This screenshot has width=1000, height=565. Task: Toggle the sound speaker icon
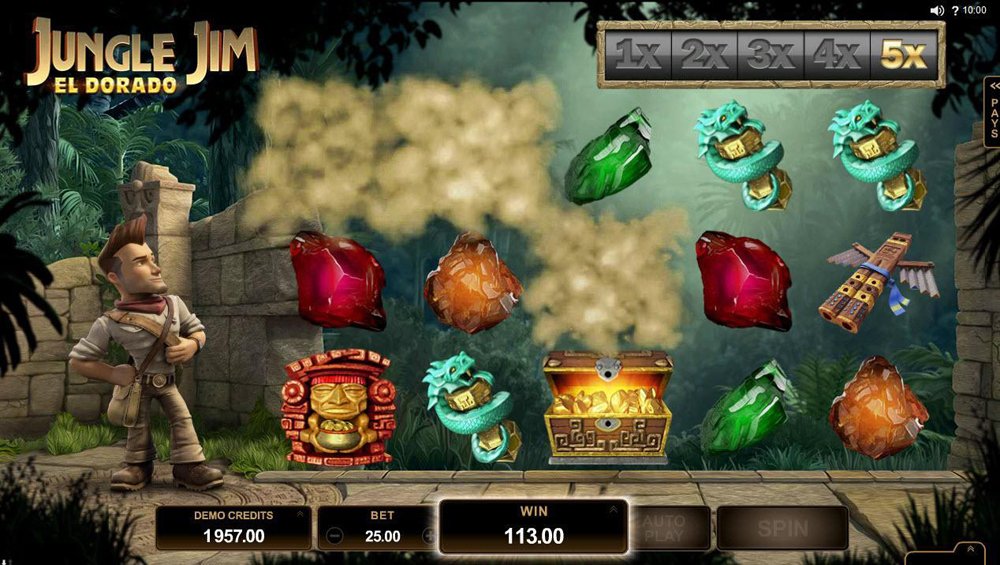click(937, 10)
